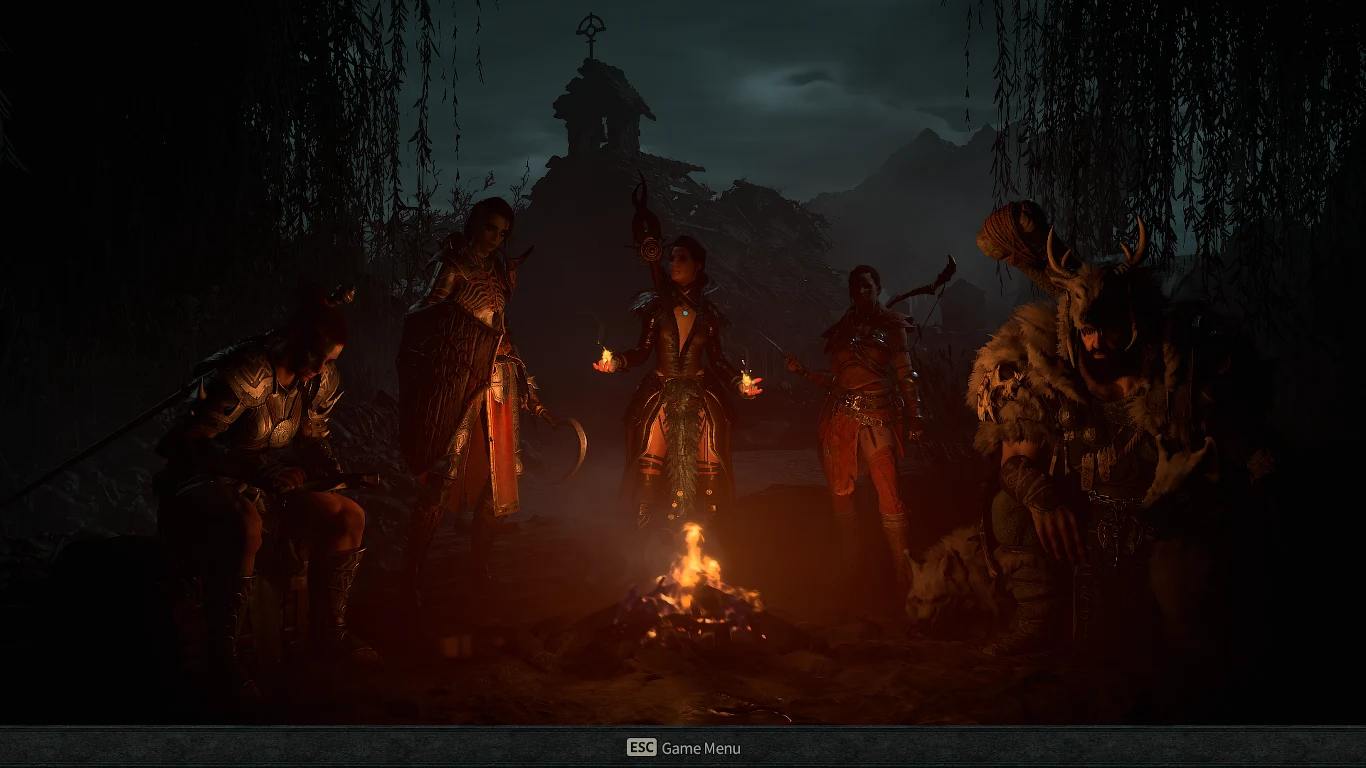This screenshot has width=1366, height=768.
Task: Click the ESC key badge
Action: click(x=640, y=747)
